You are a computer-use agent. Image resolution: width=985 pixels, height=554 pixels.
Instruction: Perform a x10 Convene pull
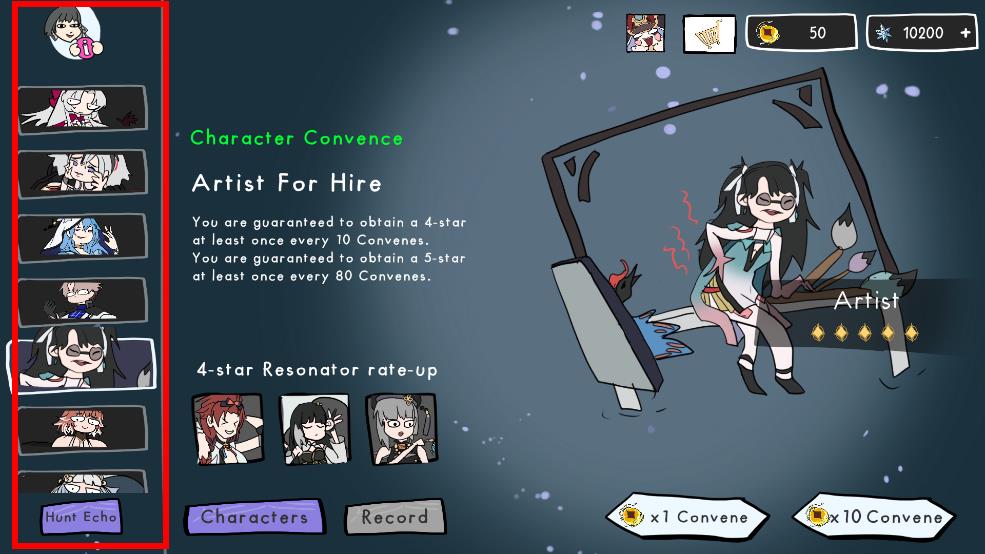pos(873,517)
